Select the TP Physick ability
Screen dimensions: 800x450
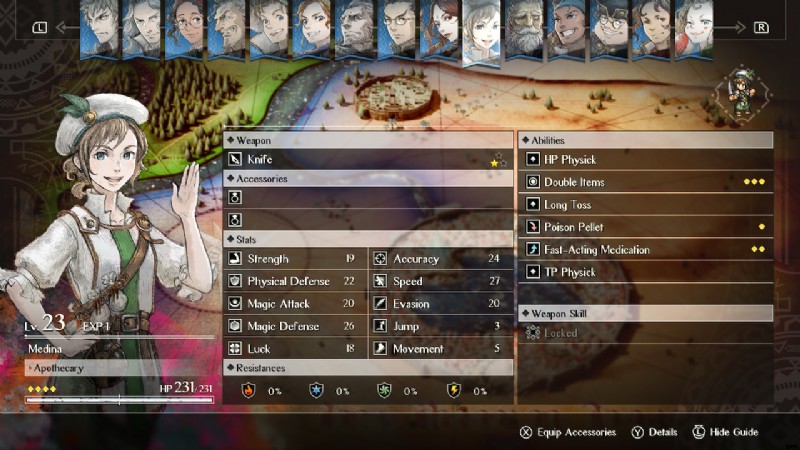click(x=645, y=272)
